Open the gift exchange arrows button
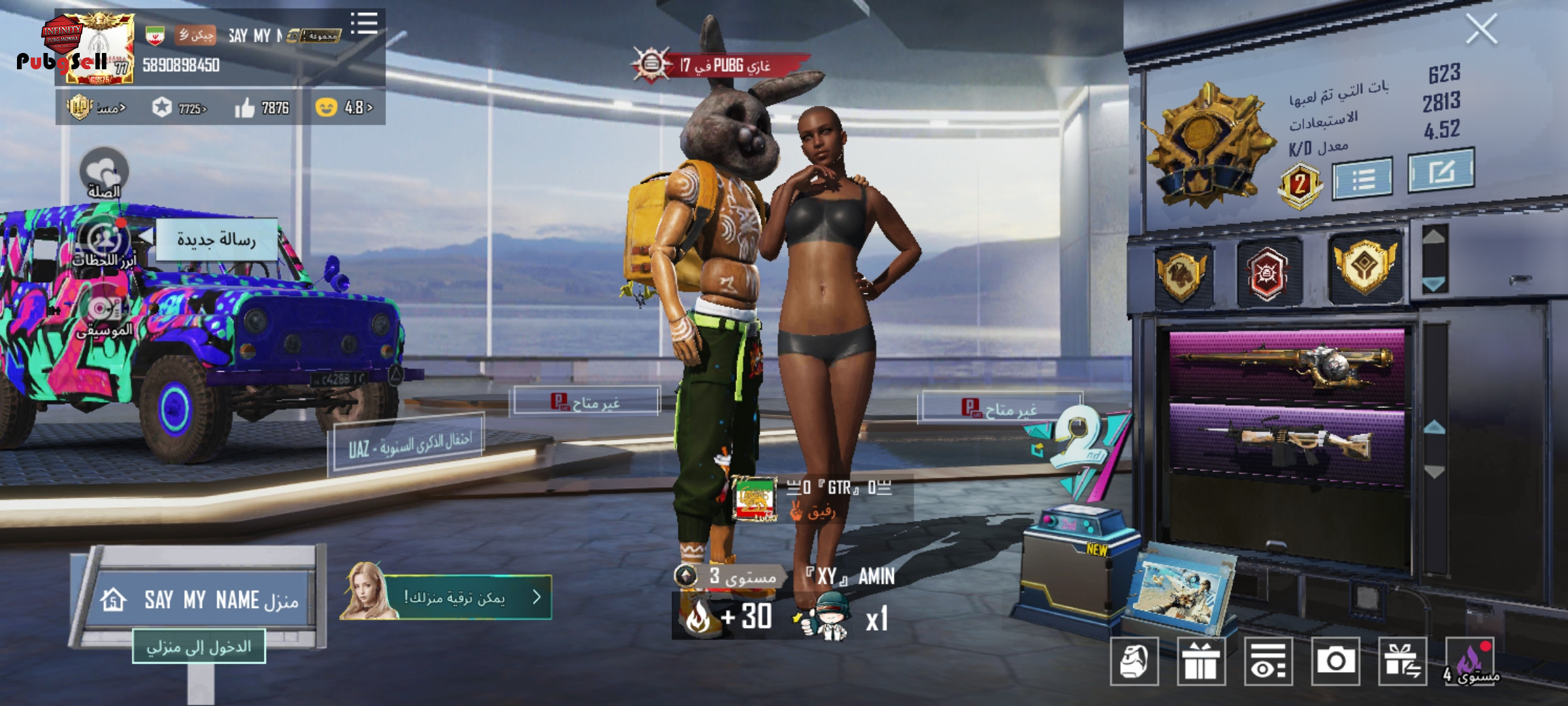 tap(1402, 661)
